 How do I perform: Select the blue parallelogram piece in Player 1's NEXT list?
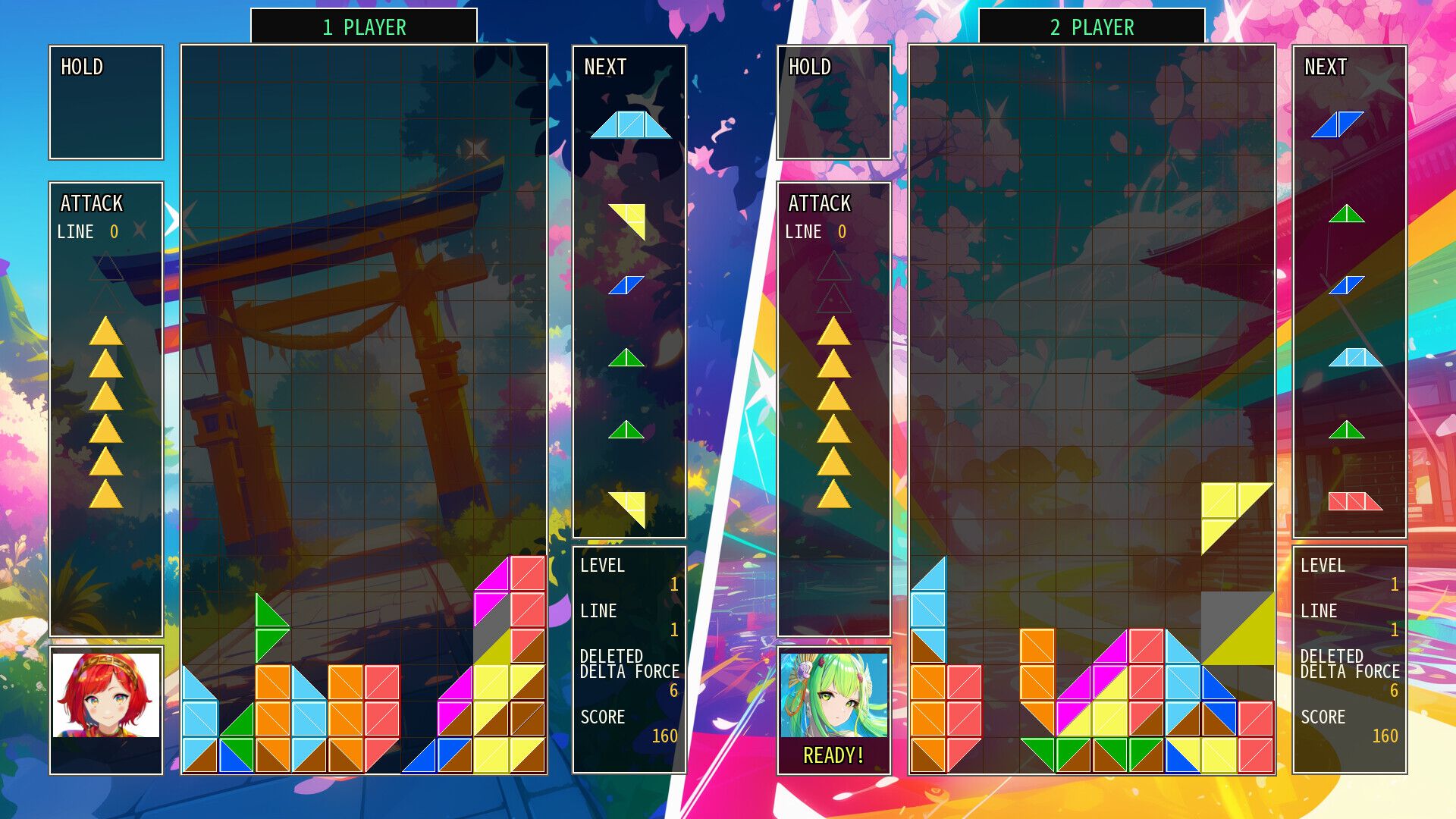click(x=628, y=284)
